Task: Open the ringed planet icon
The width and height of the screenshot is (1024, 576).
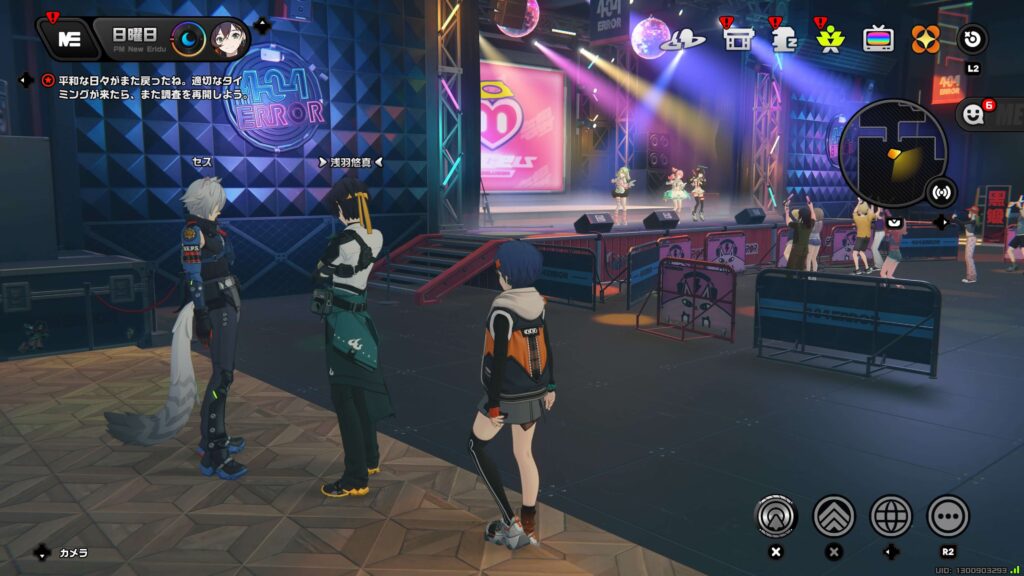Action: (x=688, y=40)
